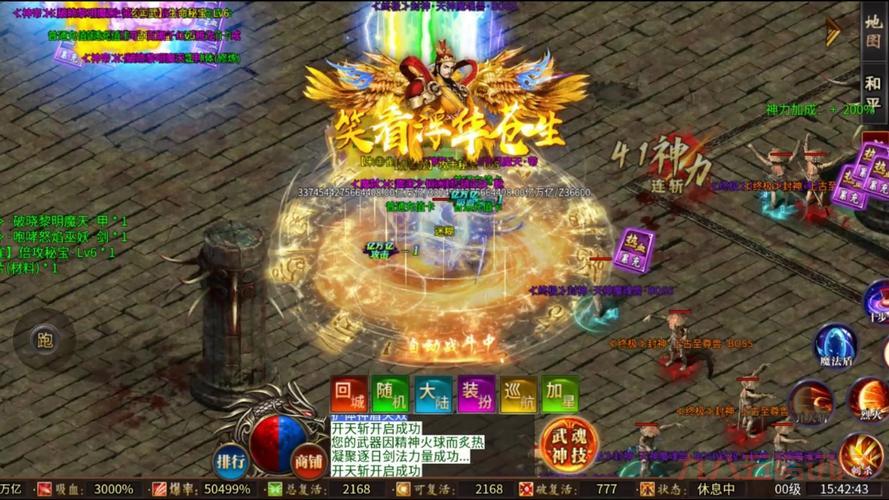This screenshot has height=500, width=889.
Task: Activate the yellow 巡航 cruise button
Action: tap(518, 394)
